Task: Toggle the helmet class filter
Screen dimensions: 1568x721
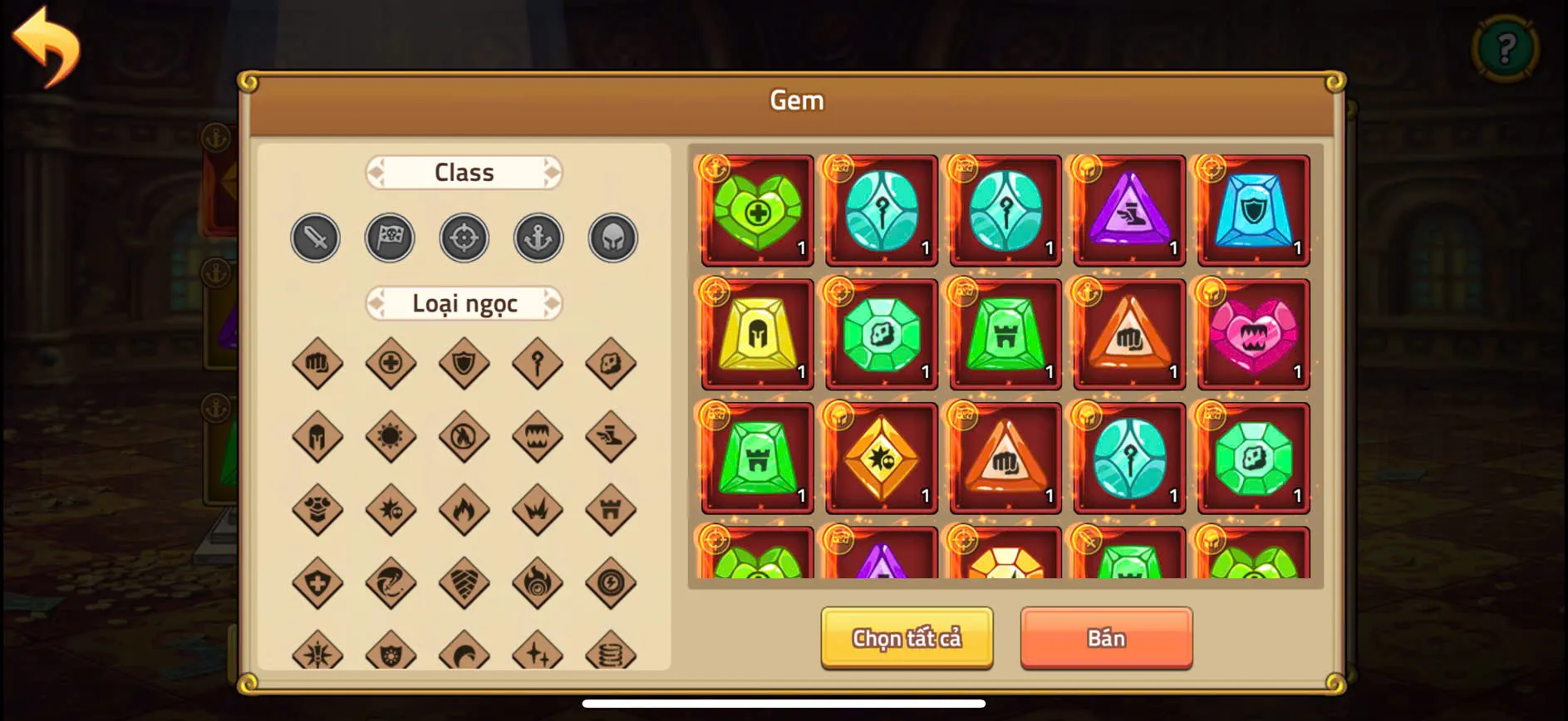Action: 612,238
